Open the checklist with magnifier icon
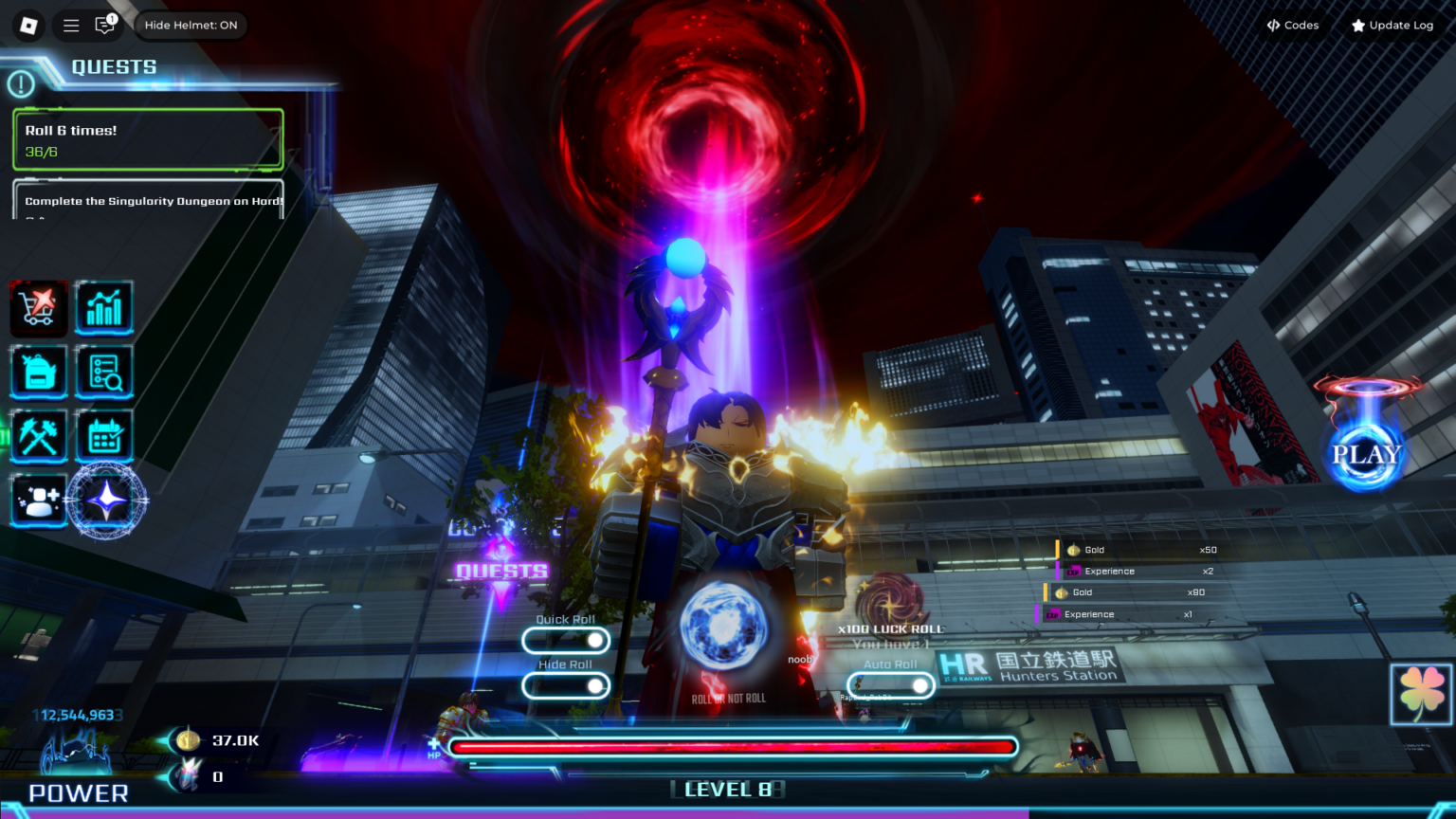The image size is (1456, 819). coord(104,372)
